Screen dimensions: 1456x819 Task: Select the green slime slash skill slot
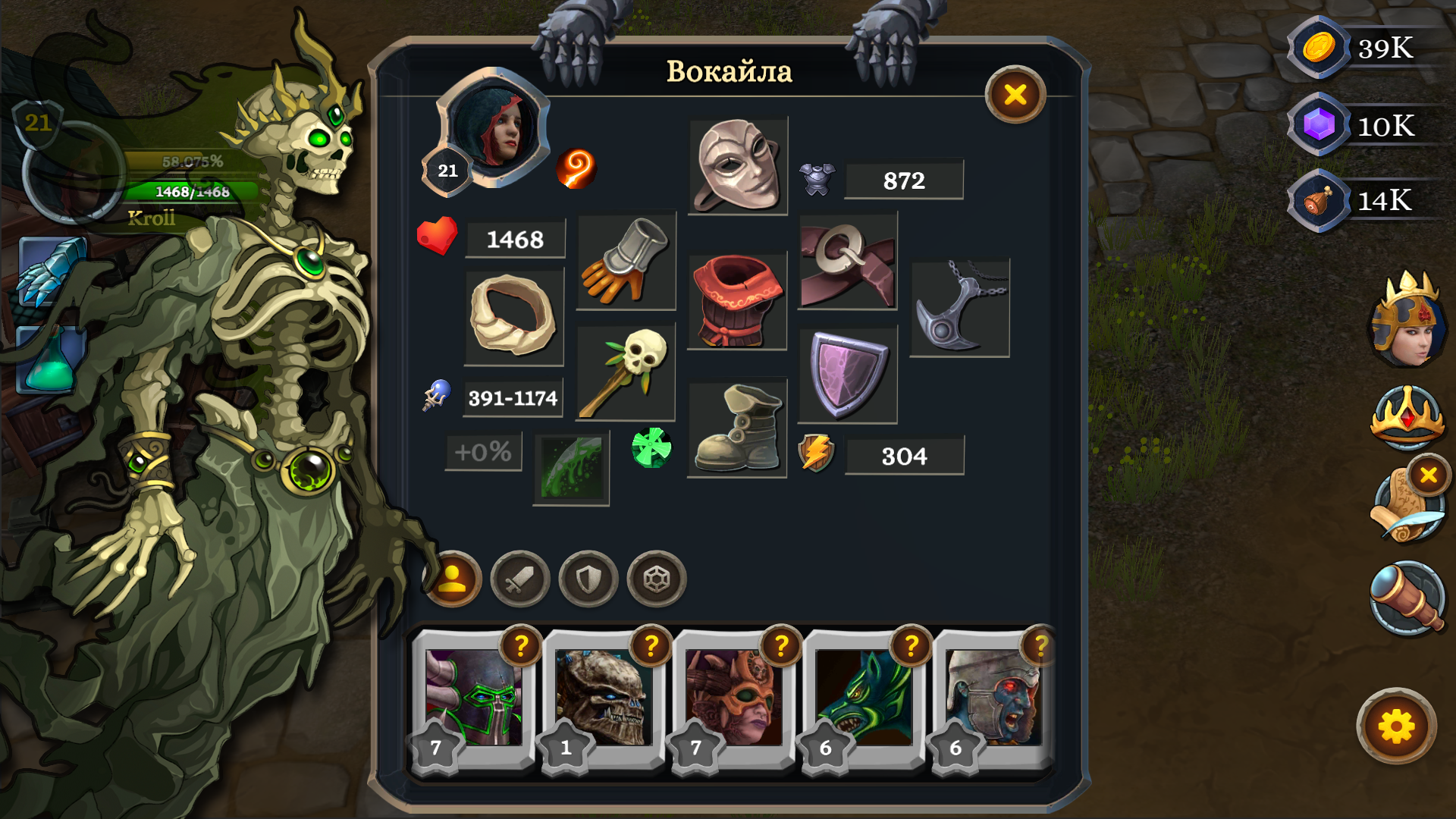tap(571, 468)
